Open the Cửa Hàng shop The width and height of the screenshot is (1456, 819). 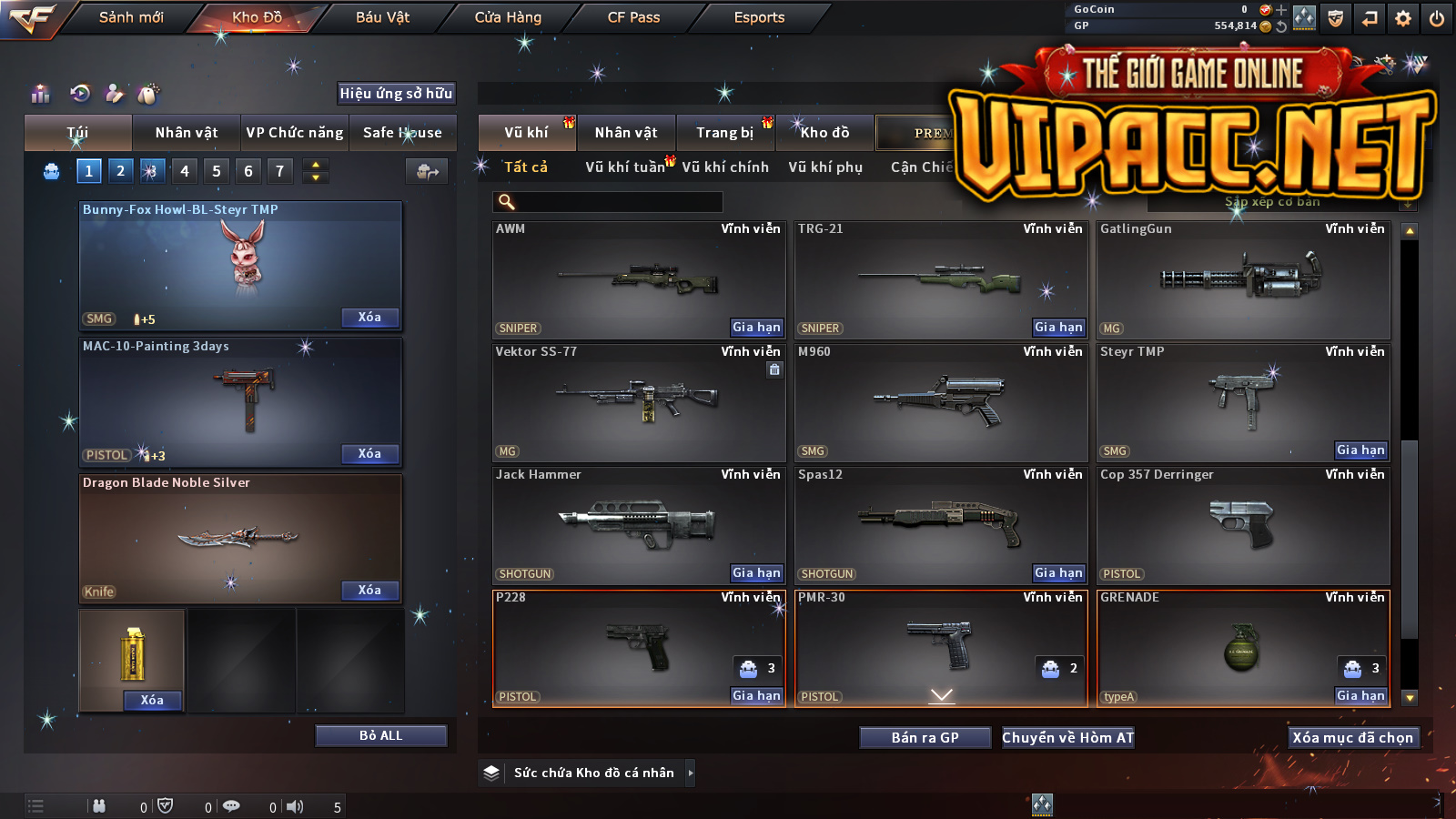[x=508, y=17]
